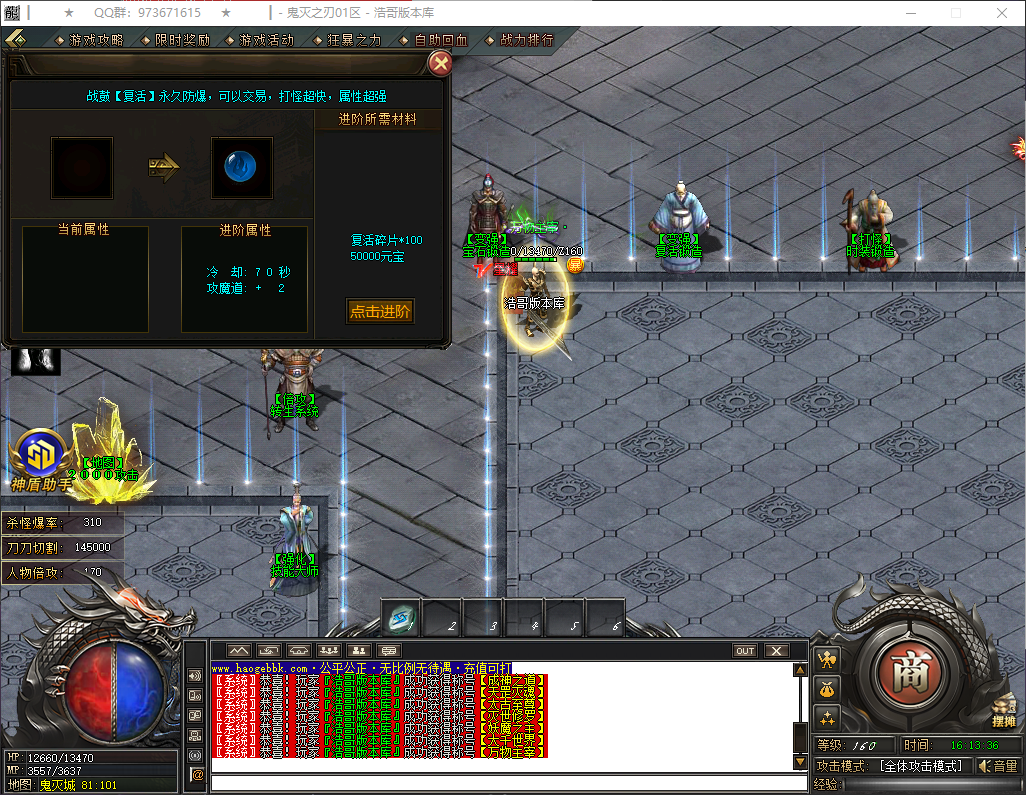Screen dimensions: 1026x795
Task: Open the 摆摊 stall button
Action: [1004, 710]
